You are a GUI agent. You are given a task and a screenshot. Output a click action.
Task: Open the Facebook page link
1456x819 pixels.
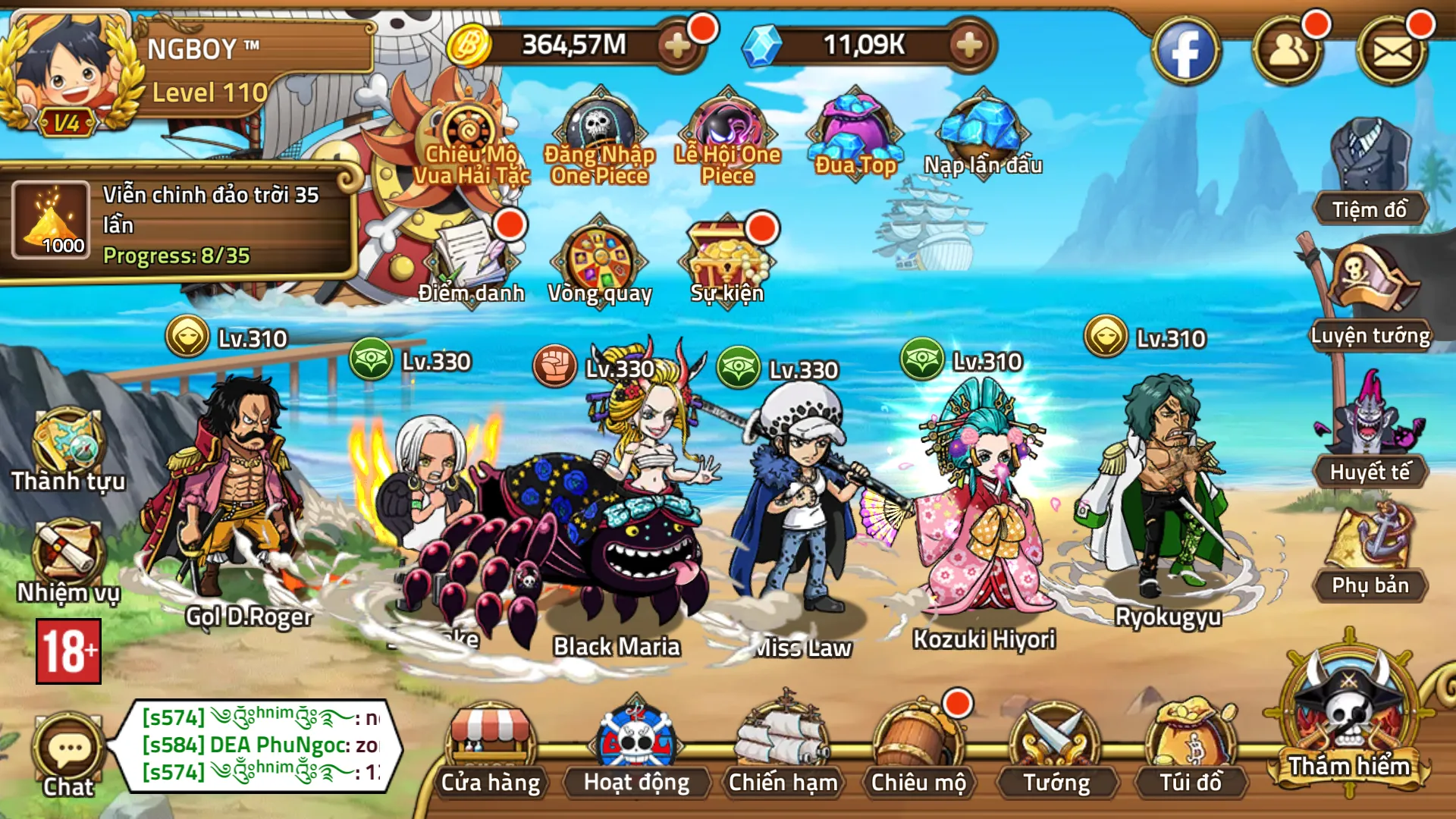(1186, 52)
